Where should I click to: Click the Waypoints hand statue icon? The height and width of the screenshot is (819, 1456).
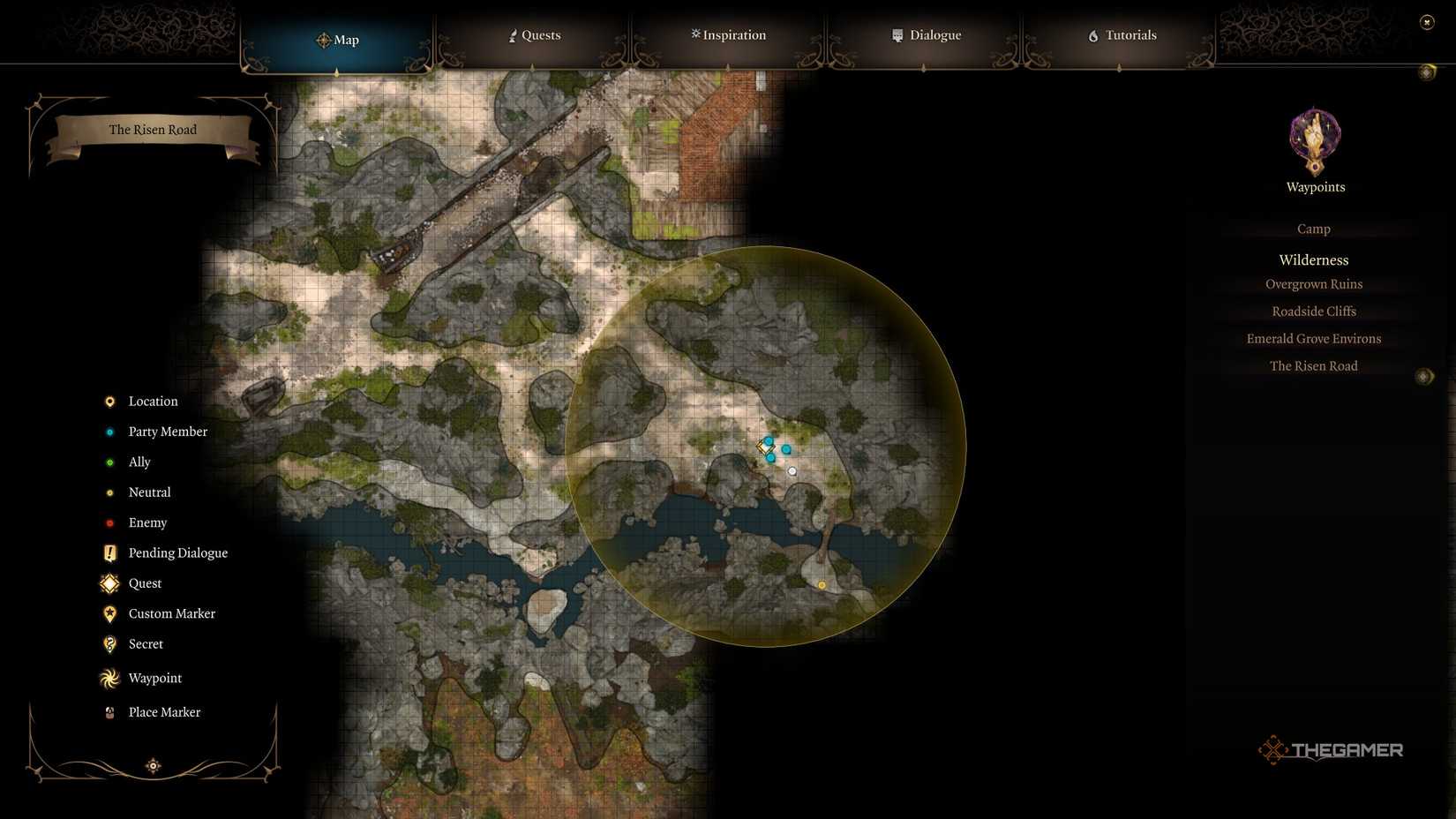coord(1314,141)
